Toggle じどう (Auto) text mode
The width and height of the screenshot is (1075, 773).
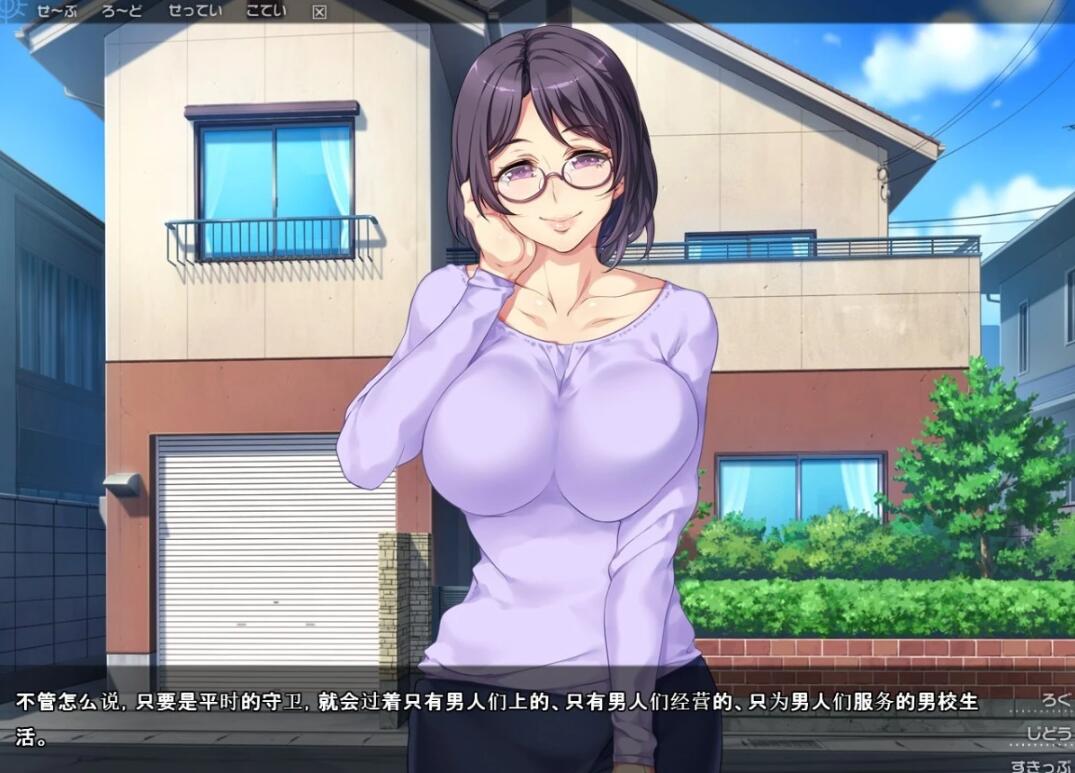pos(1049,734)
